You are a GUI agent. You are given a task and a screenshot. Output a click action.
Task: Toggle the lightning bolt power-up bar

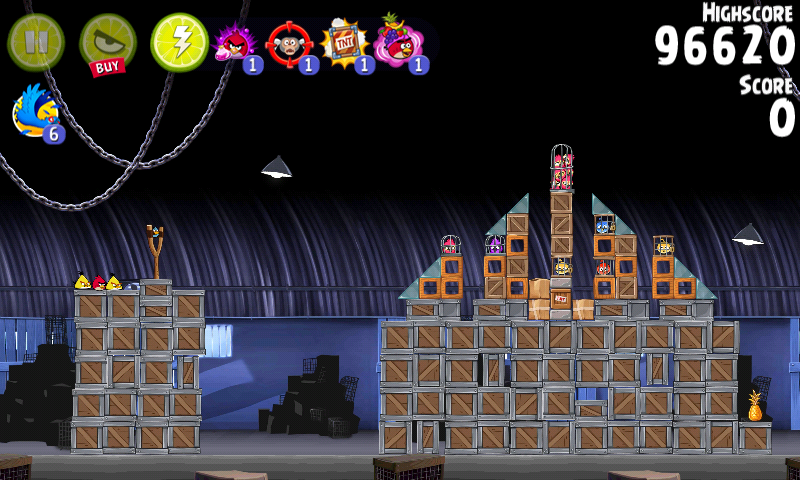click(179, 42)
